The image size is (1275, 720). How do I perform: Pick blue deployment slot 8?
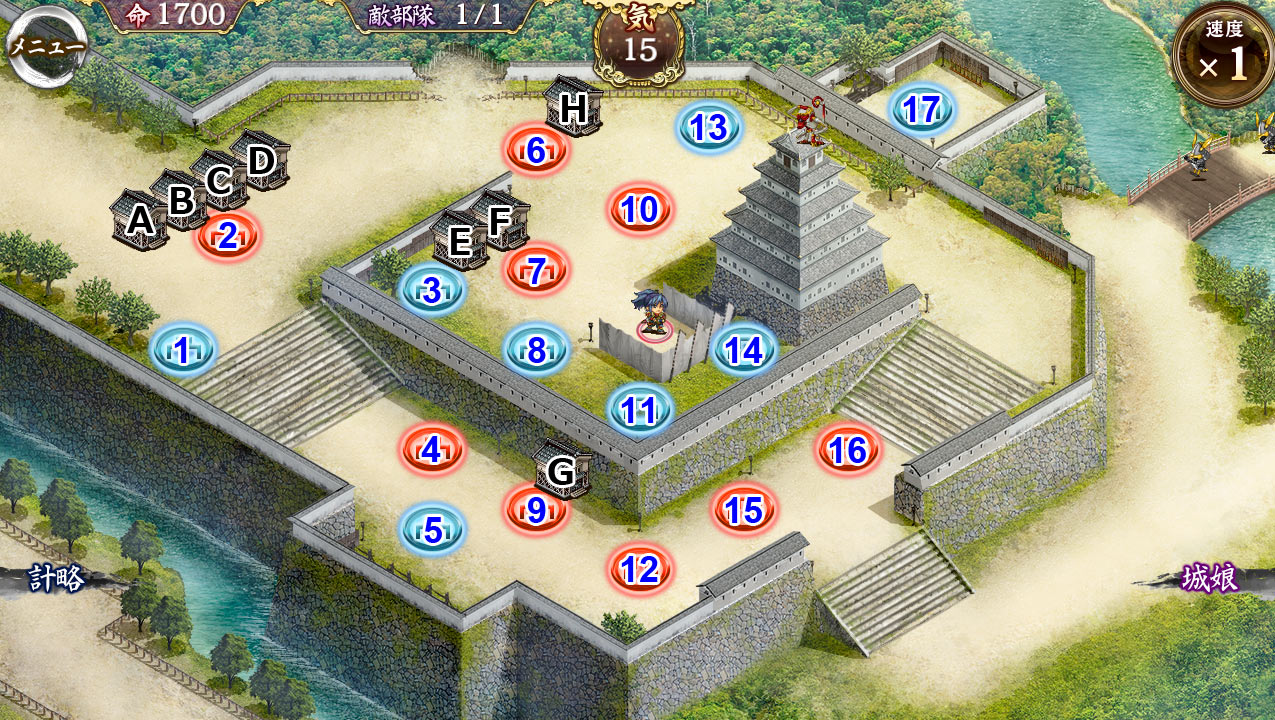tap(536, 350)
